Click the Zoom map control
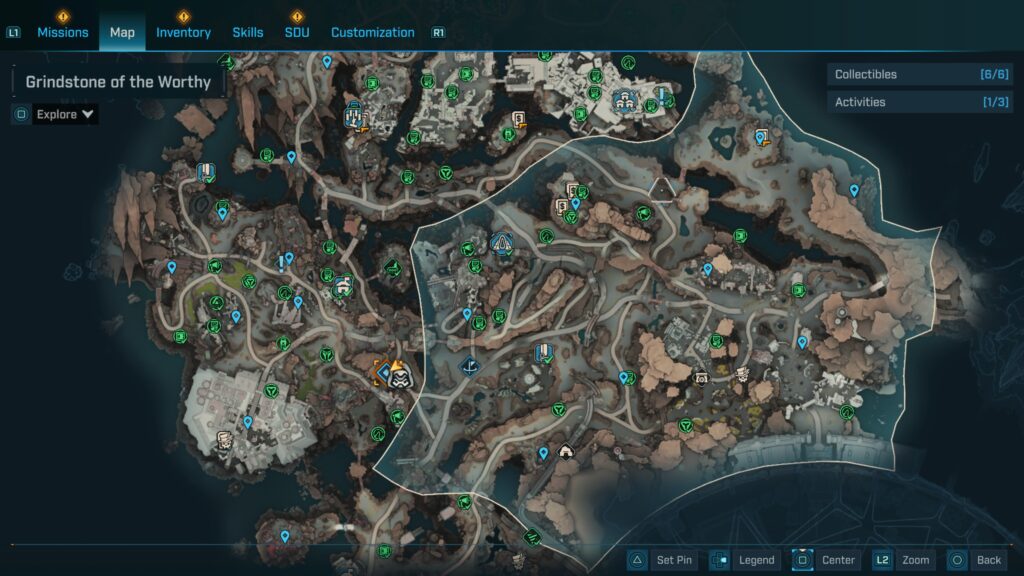Screen dimensions: 1024x576 point(902,560)
